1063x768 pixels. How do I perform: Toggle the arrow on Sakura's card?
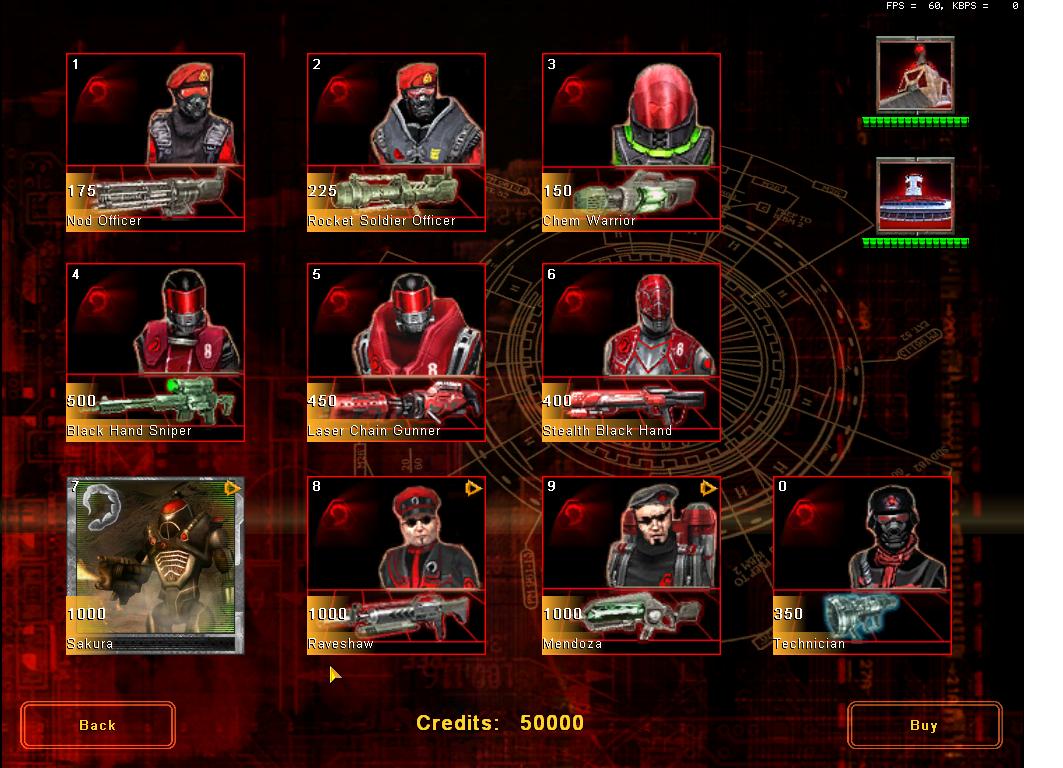(233, 488)
